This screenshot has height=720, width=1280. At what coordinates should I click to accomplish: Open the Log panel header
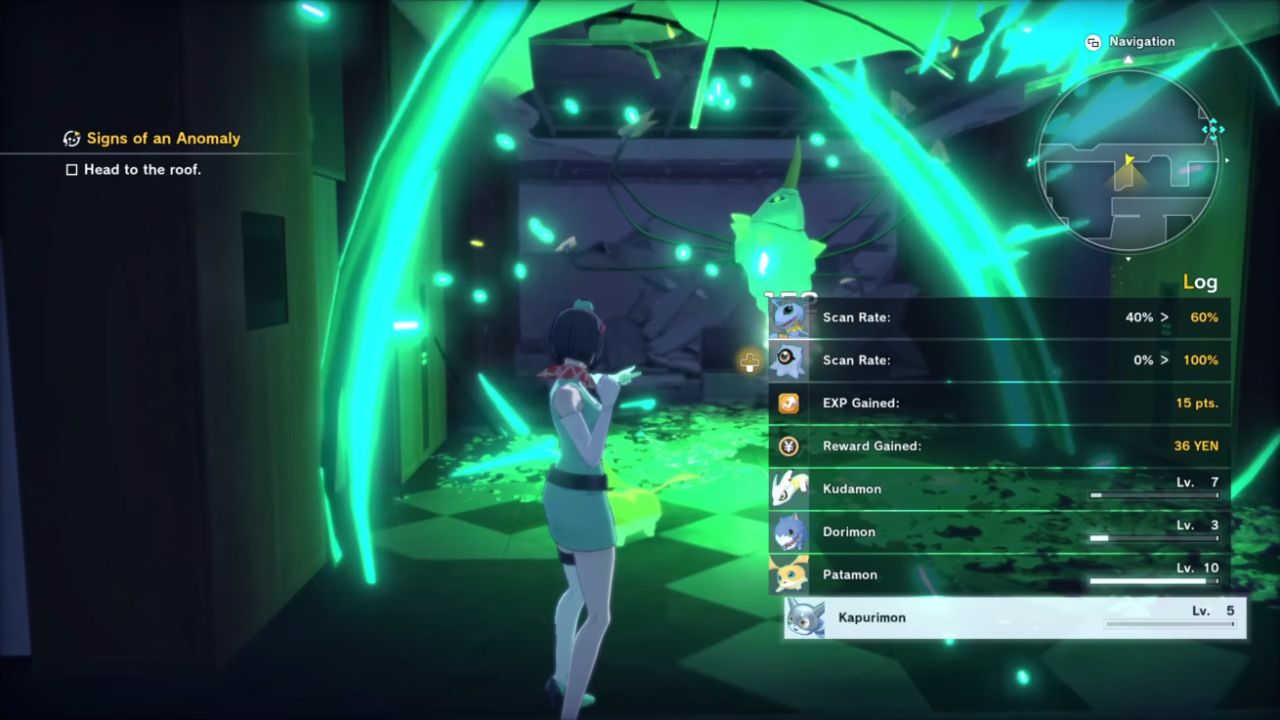(1200, 282)
